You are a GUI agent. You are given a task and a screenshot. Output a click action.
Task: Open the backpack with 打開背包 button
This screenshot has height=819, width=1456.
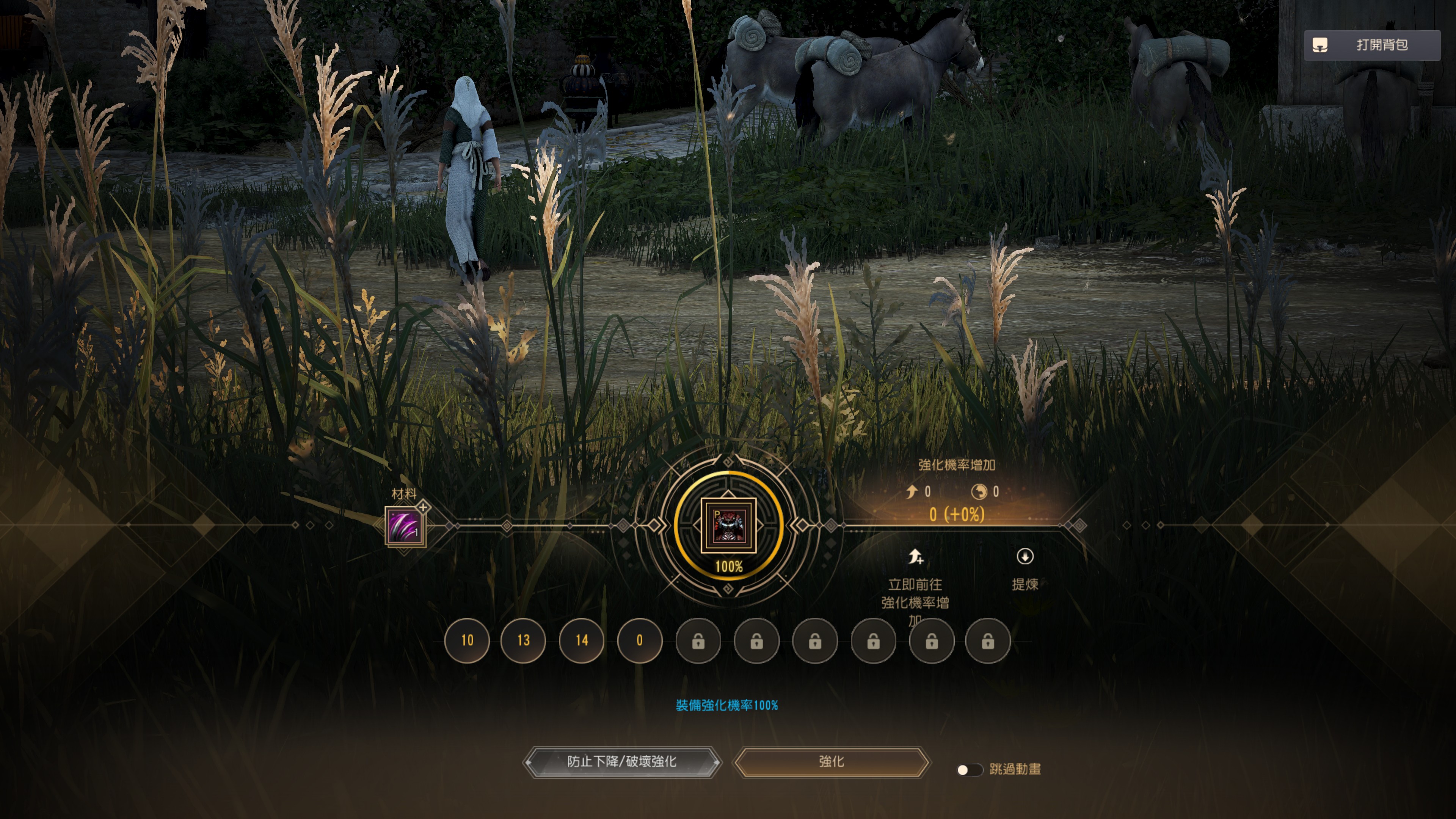coord(1372,45)
